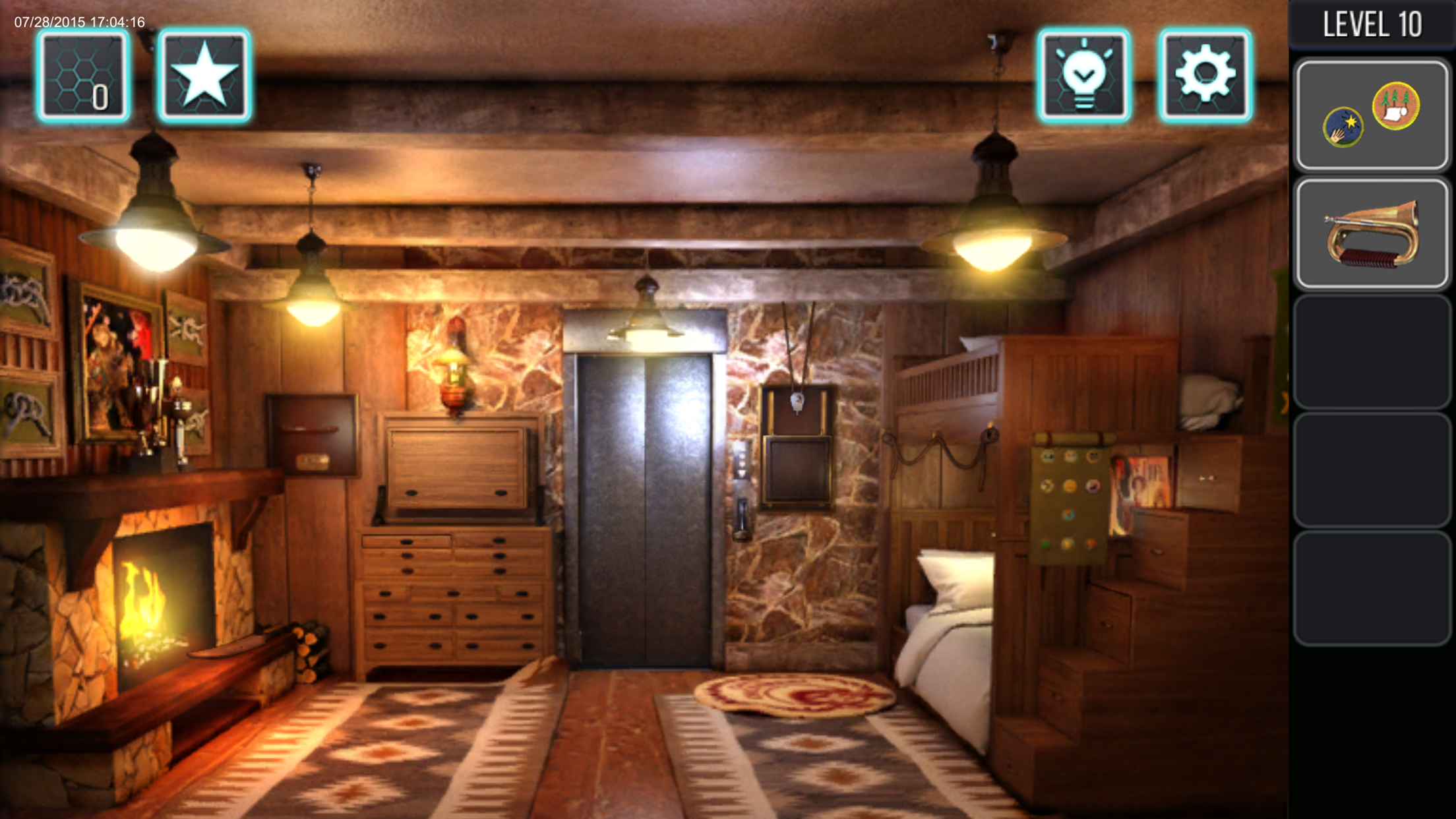The width and height of the screenshot is (1456, 819).
Task: Click the star achievements icon
Action: click(205, 75)
